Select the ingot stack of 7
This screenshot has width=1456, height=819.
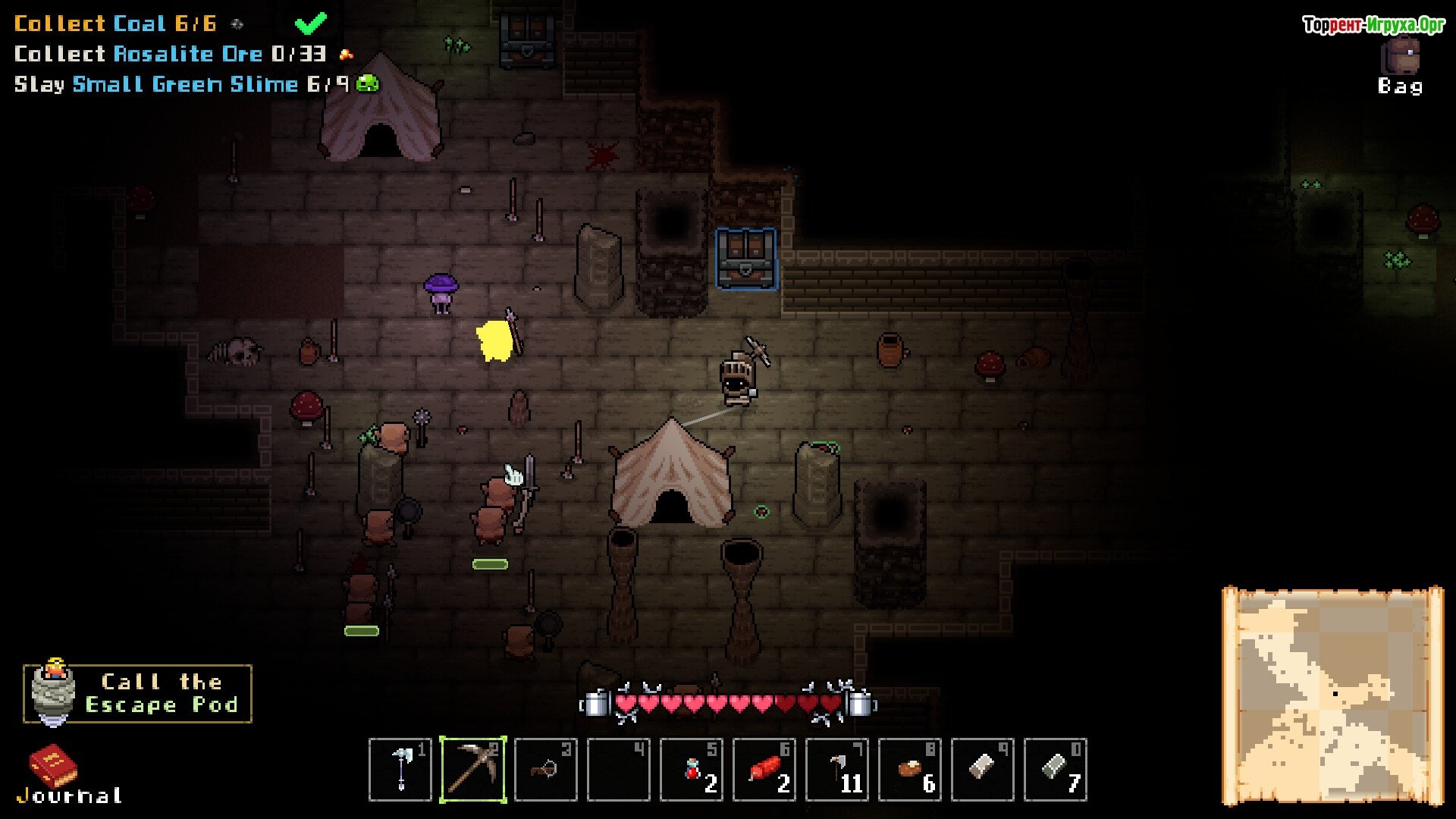click(x=1056, y=770)
